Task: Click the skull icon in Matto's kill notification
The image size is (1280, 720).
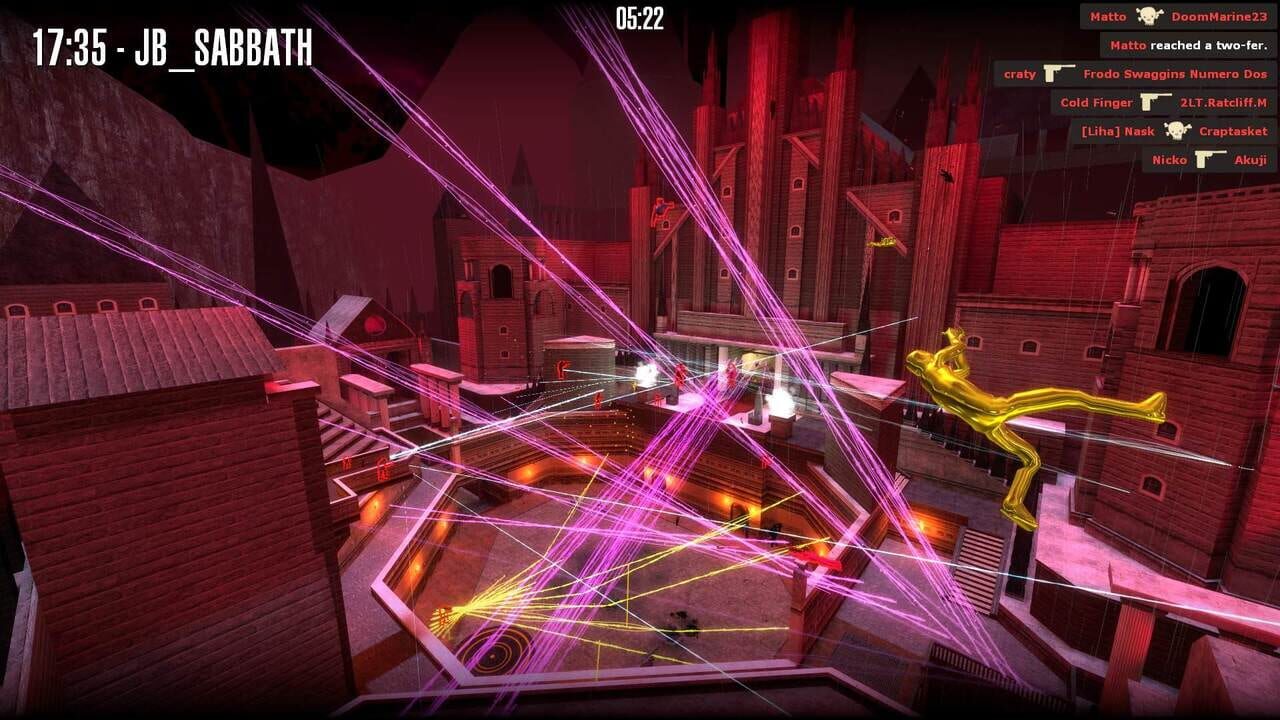Action: pos(1150,16)
